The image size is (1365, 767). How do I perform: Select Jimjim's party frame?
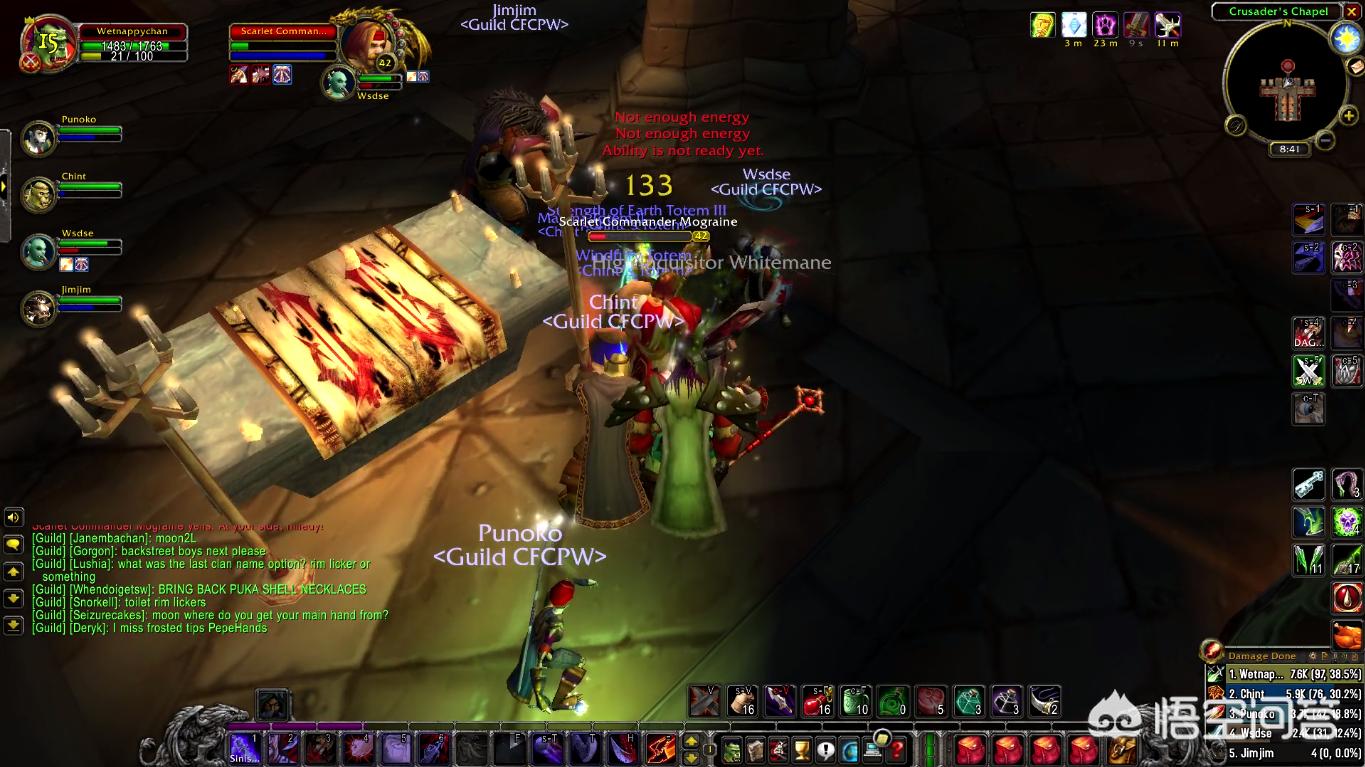[x=40, y=308]
